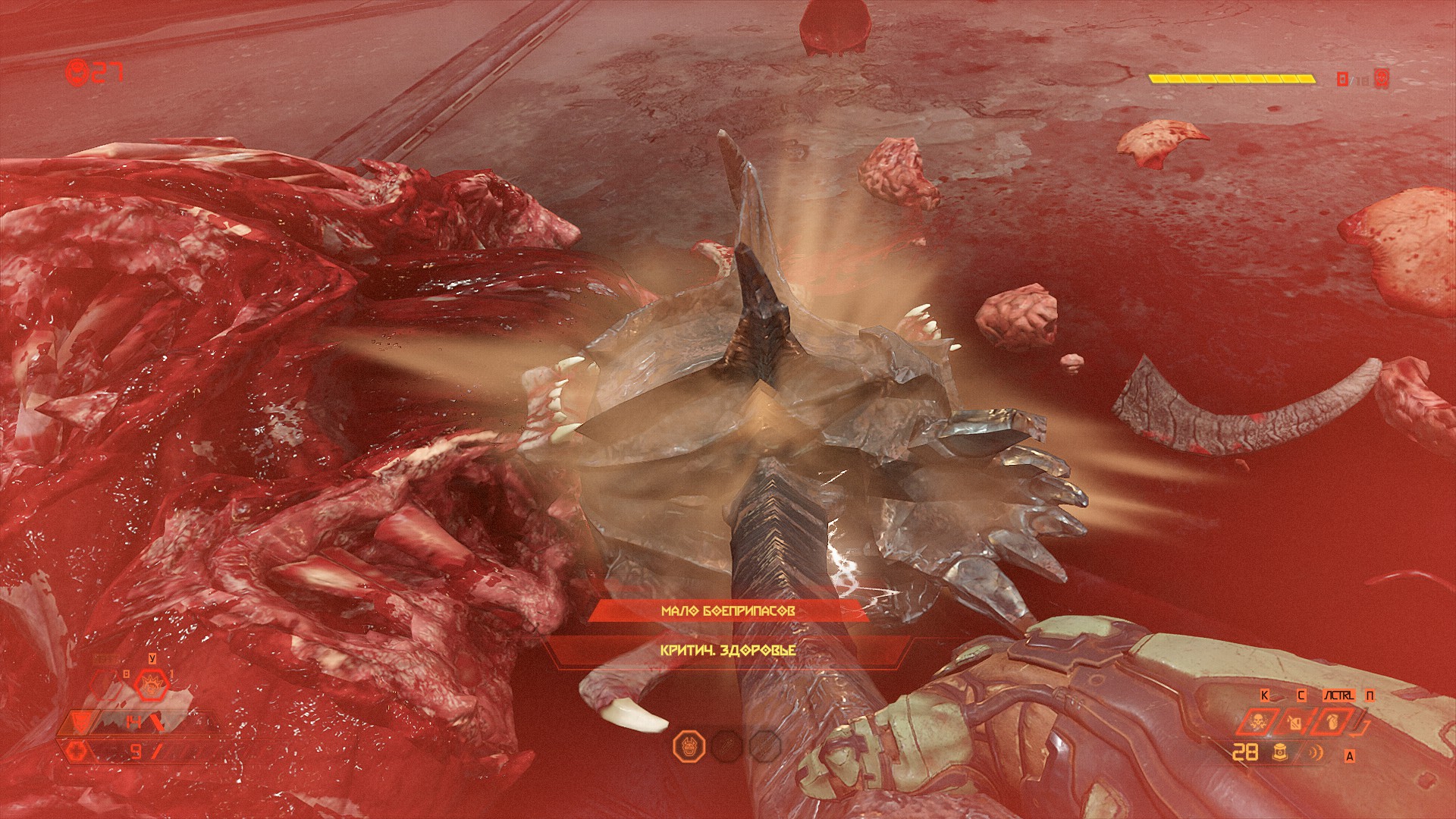Click the demon skull counter icon
Image resolution: width=1456 pixels, height=819 pixels.
pos(78,73)
